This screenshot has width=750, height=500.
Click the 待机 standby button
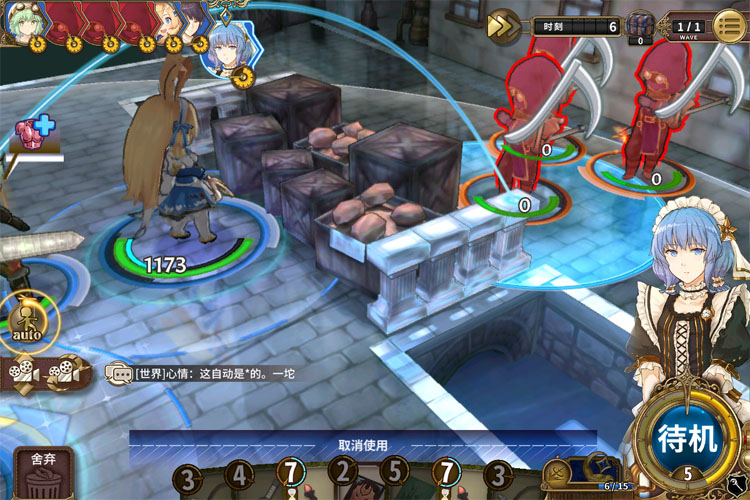687,438
